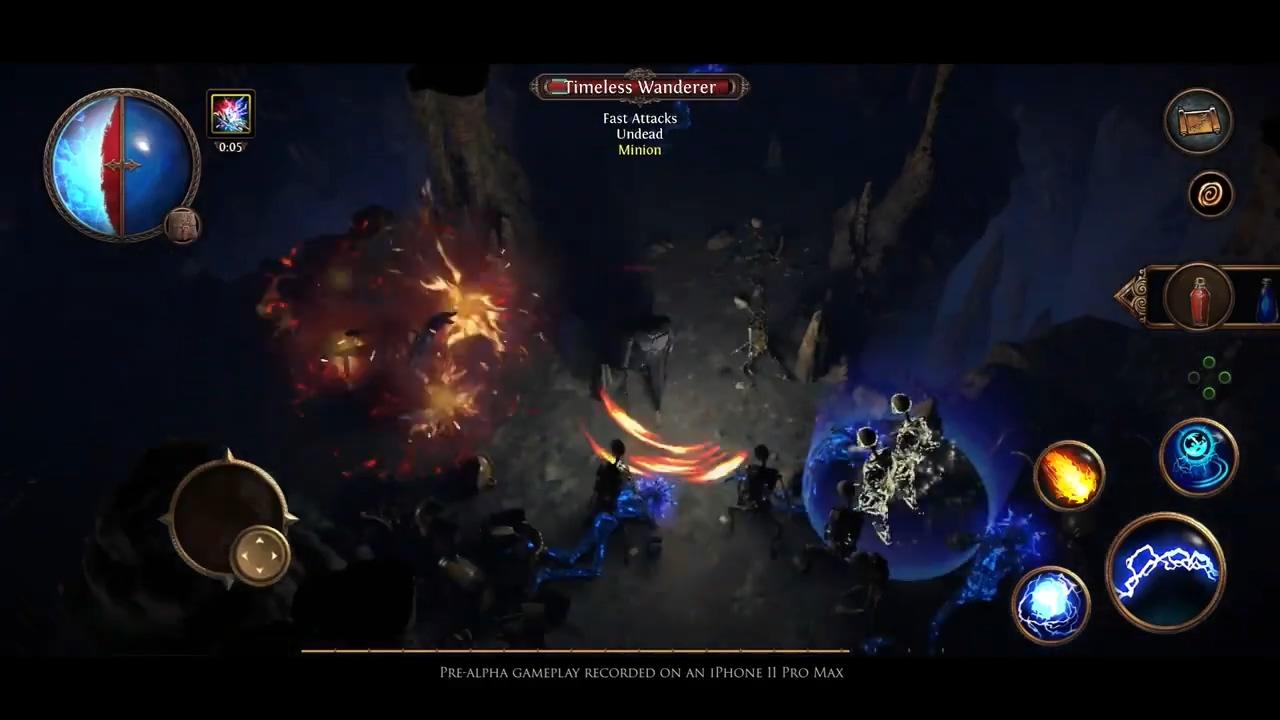Screen dimensions: 1280x720
Task: Open the quest log scroll icon
Action: pos(1198,120)
